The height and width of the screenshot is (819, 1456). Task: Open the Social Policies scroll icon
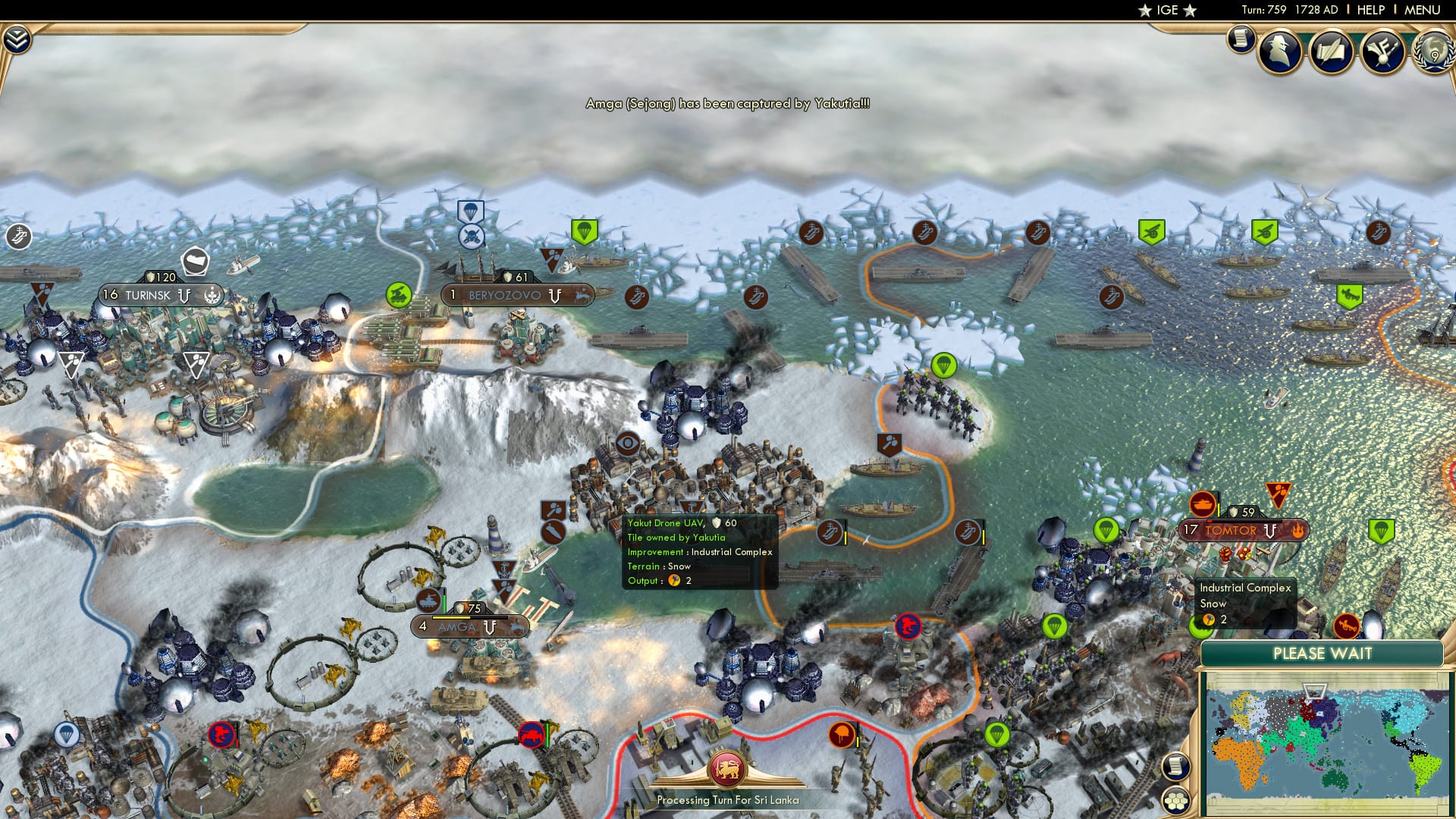click(1331, 49)
